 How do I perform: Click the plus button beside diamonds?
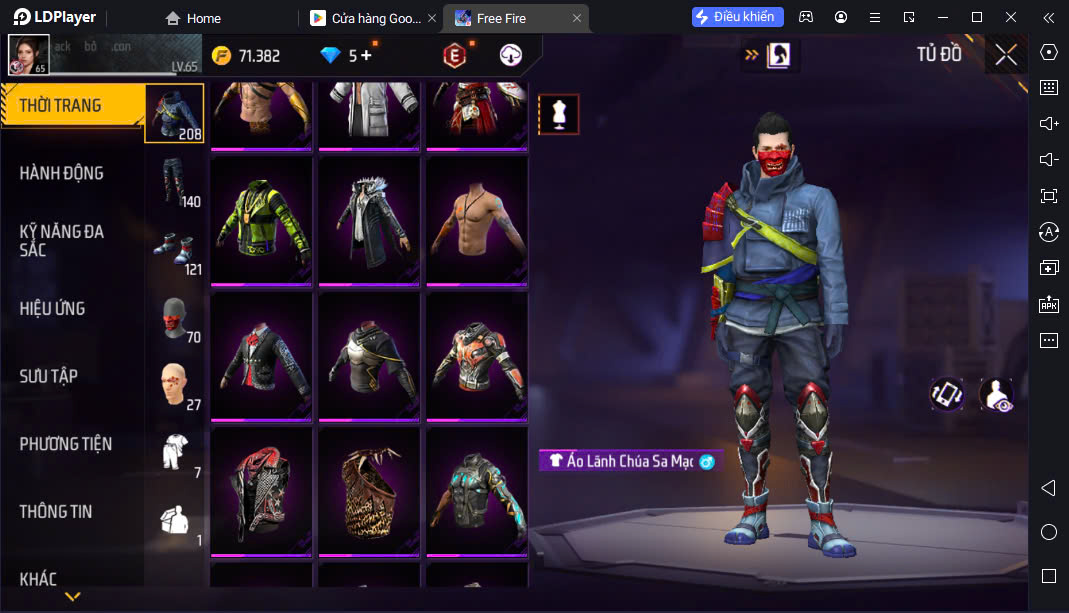click(366, 56)
